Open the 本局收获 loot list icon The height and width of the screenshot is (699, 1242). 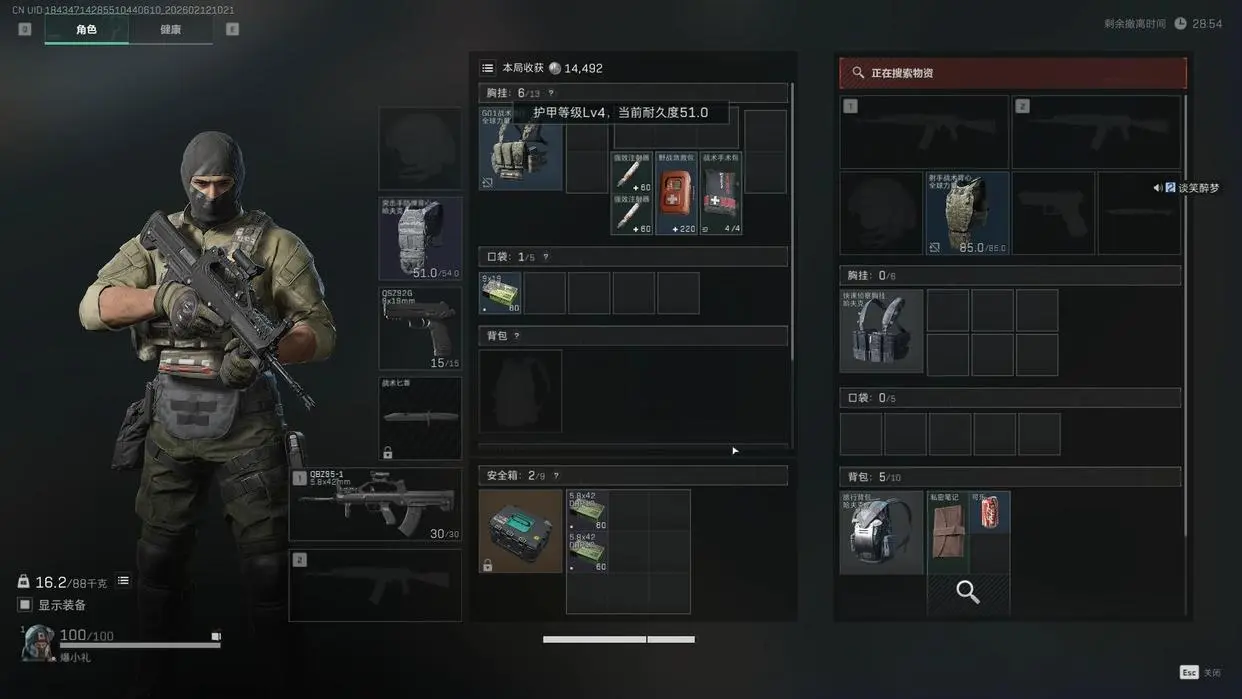[487, 68]
